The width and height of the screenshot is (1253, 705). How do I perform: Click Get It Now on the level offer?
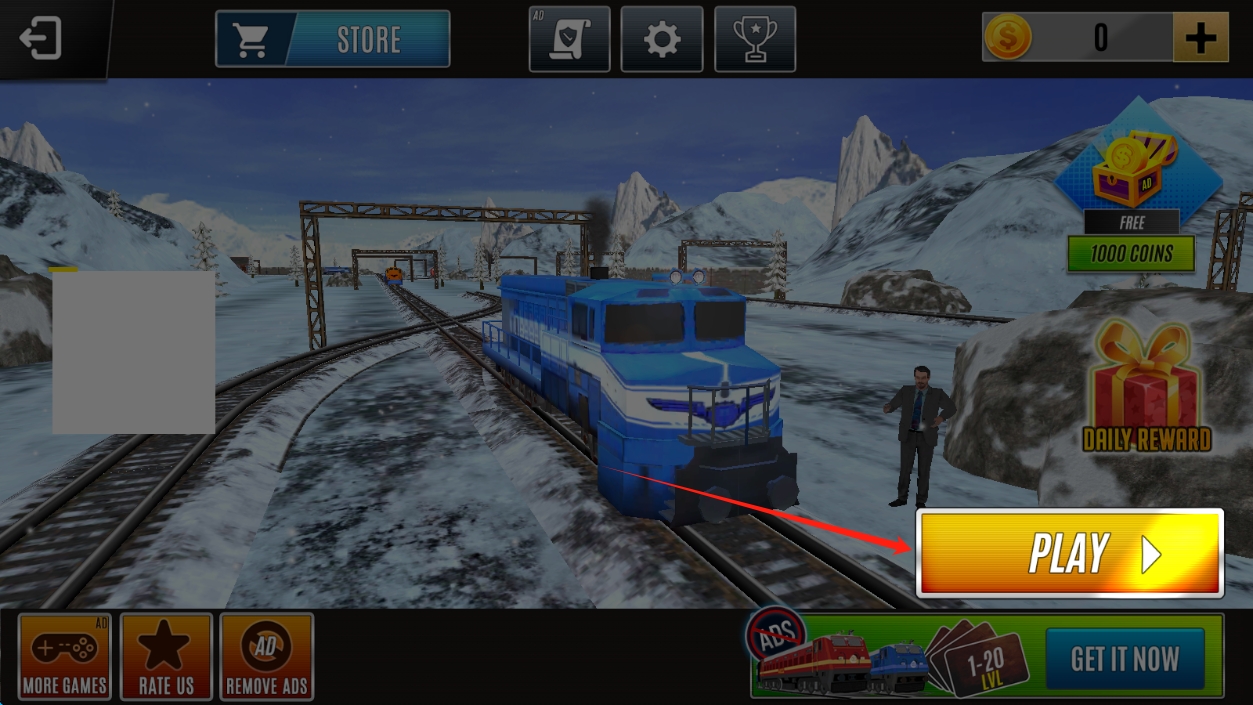tap(1124, 659)
